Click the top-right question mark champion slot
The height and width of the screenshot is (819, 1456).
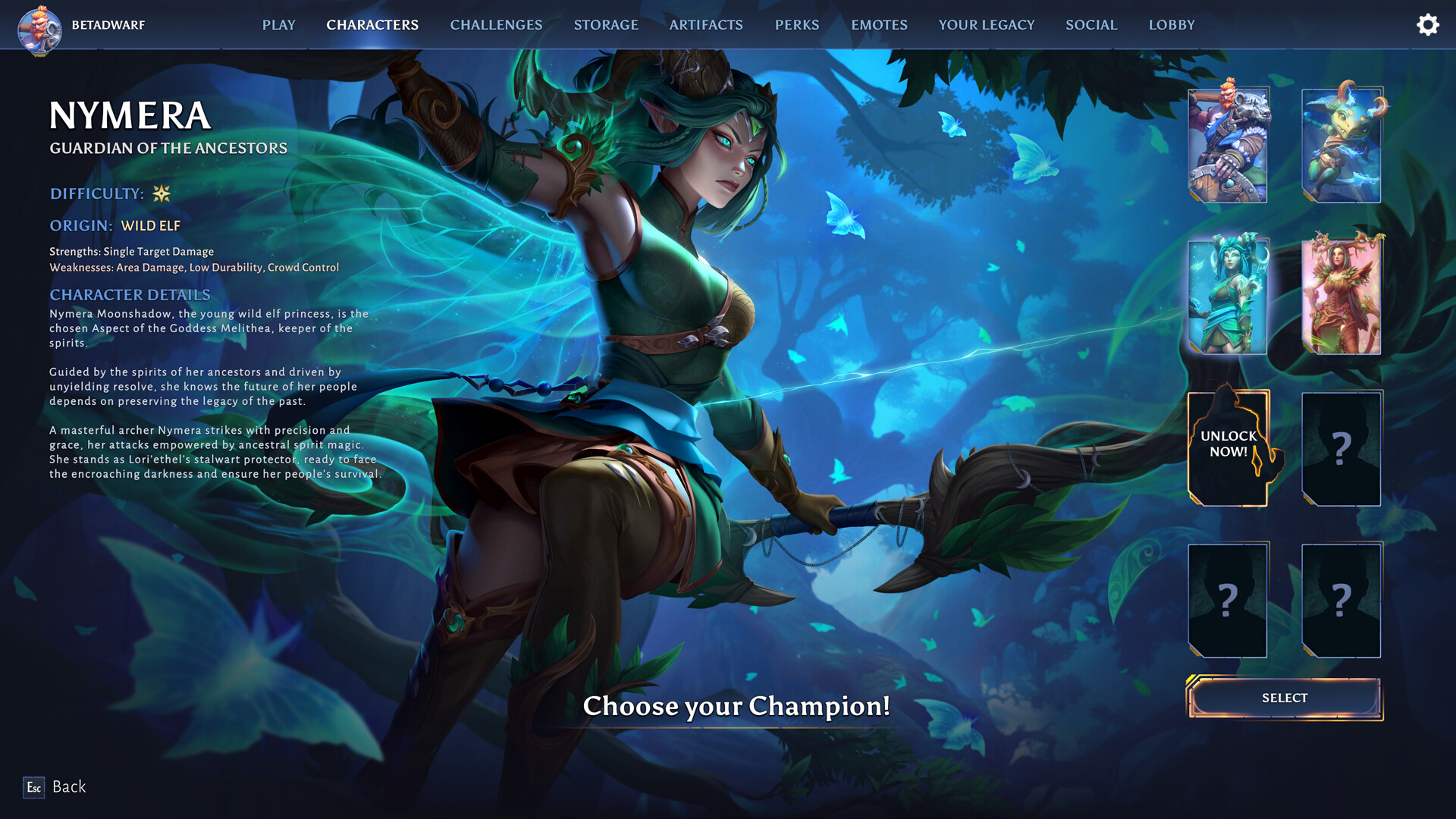point(1341,447)
